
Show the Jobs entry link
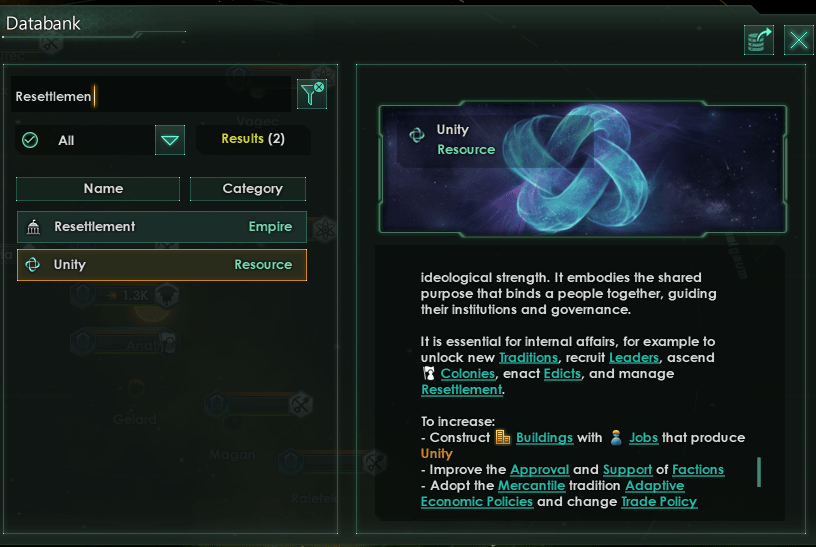[643, 437]
